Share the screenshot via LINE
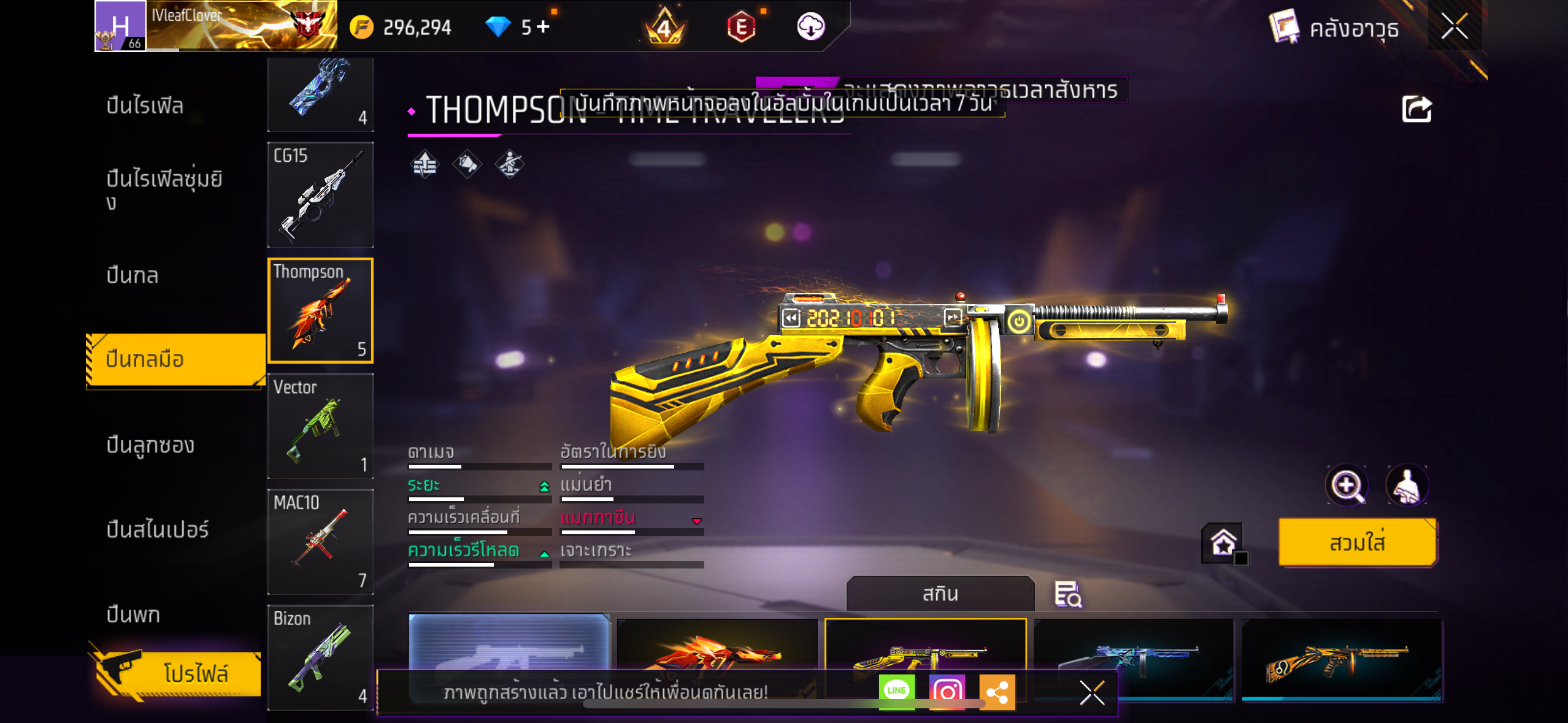The height and width of the screenshot is (723, 1568). (x=896, y=691)
